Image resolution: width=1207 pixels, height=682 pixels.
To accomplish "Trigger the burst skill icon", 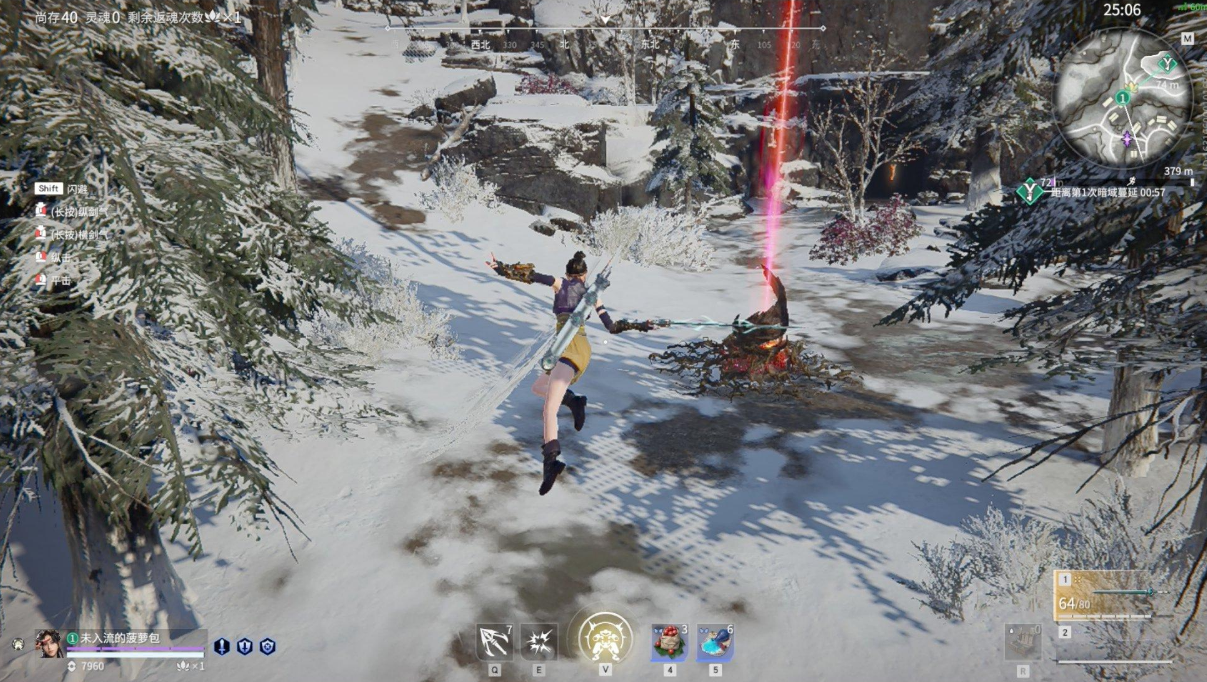I will click(539, 642).
